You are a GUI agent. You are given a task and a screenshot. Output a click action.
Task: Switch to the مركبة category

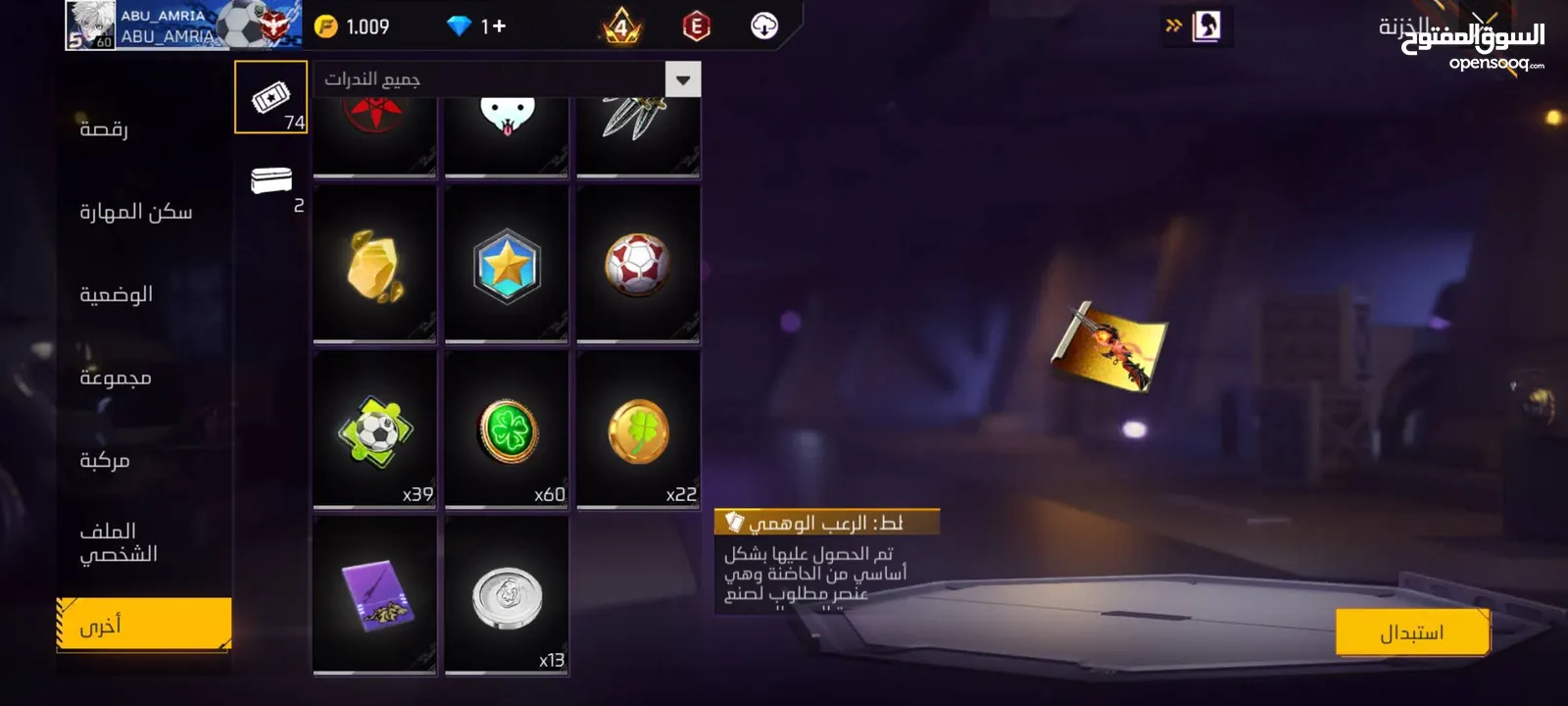click(x=104, y=460)
